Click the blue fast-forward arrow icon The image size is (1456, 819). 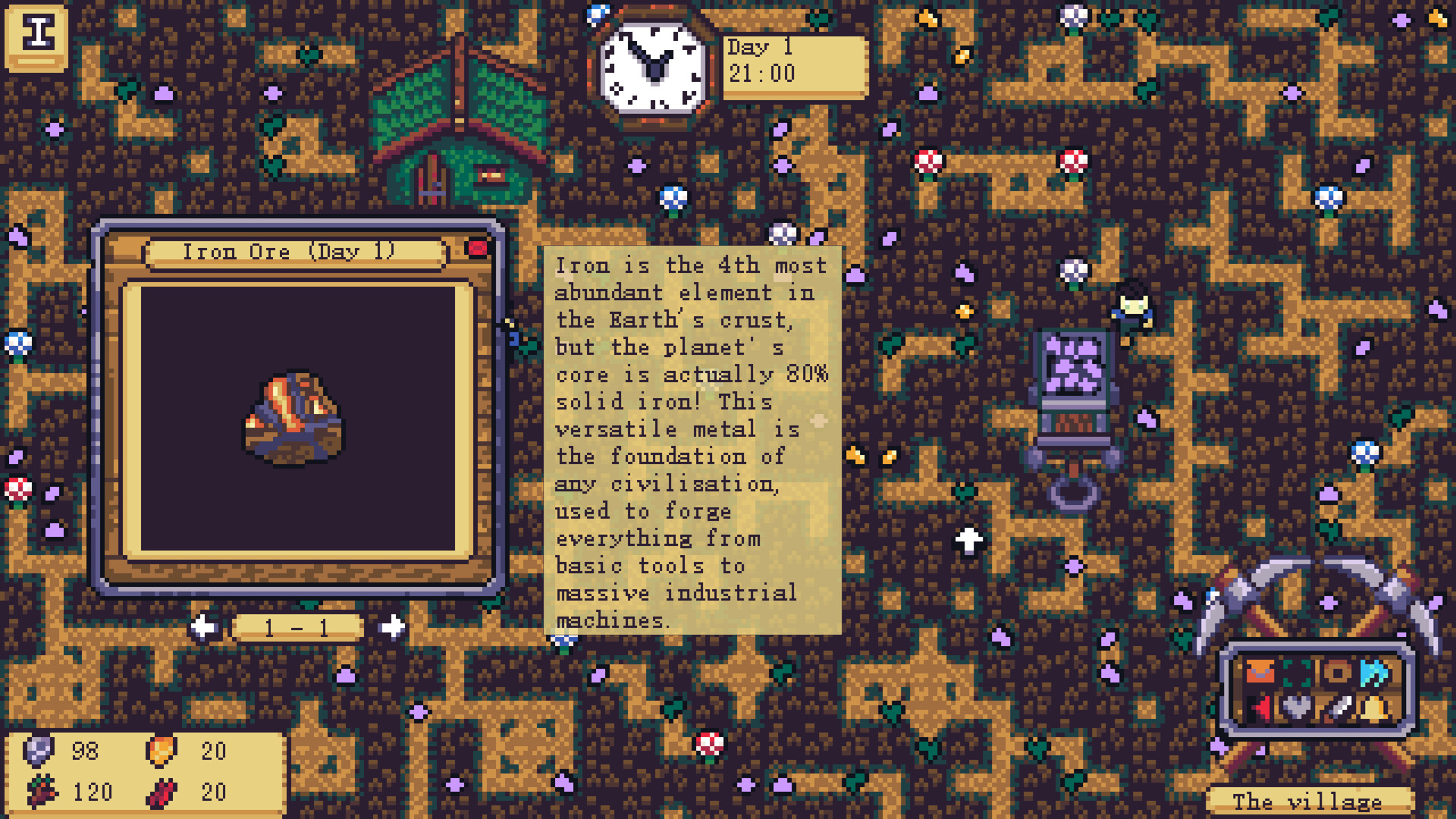click(x=1374, y=673)
